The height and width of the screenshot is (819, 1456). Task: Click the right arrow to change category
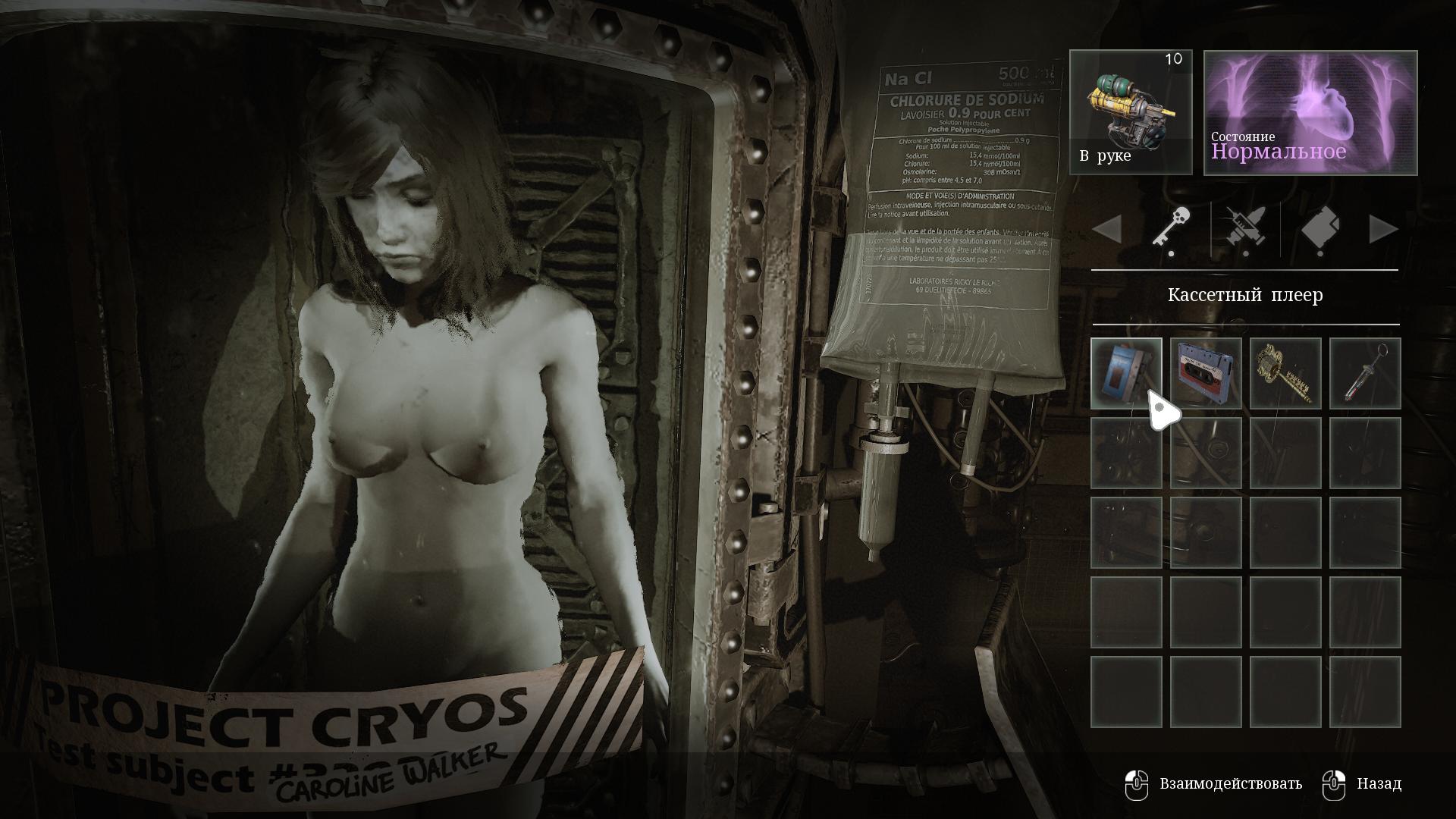click(x=1383, y=229)
